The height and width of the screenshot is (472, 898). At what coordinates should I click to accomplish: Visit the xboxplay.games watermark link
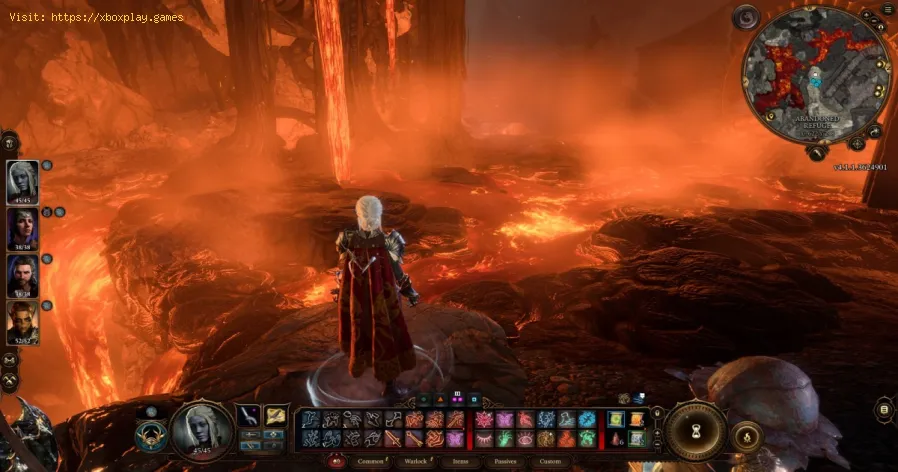125,17
